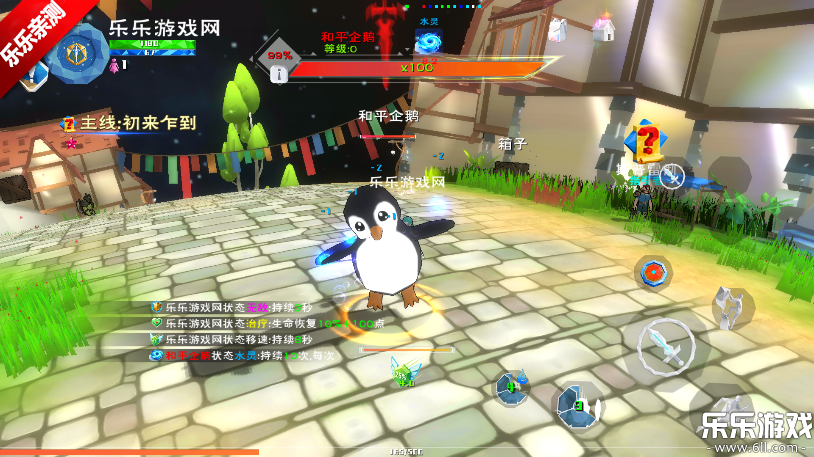Select the 水灵 buff icon on target
The image size is (814, 457).
(x=430, y=40)
